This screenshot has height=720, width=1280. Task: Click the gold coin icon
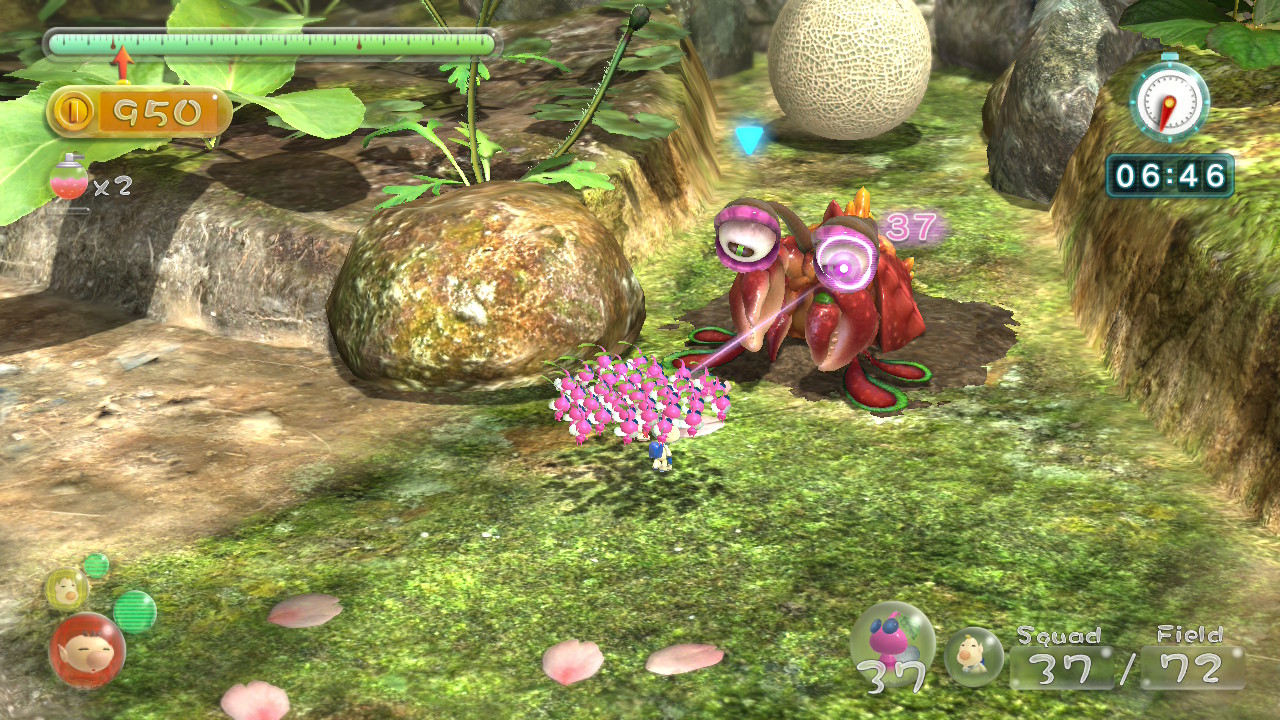[x=74, y=112]
